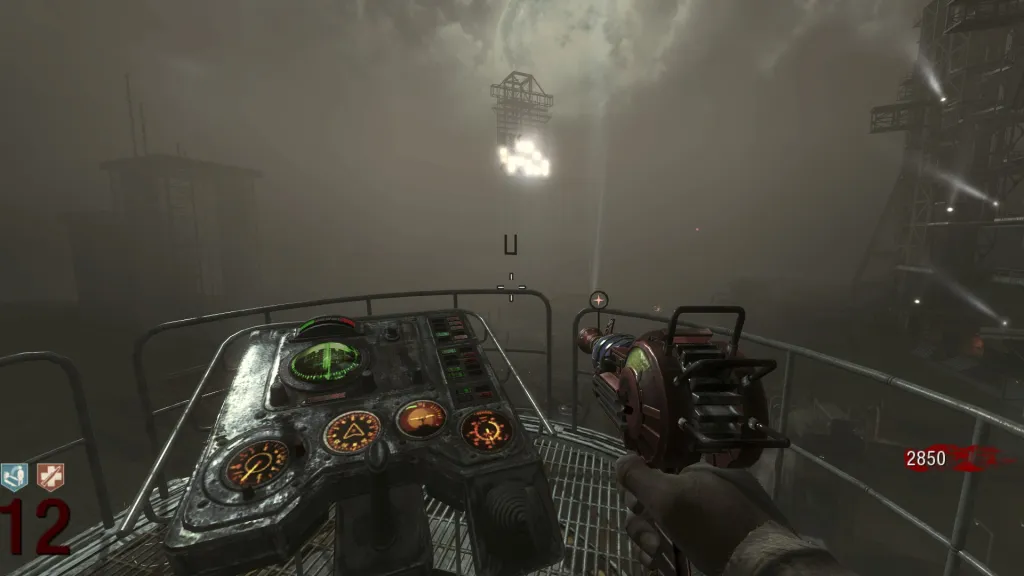The height and width of the screenshot is (576, 1024).
Task: Click the blue Quick Revive perk icon
Action: click(15, 477)
